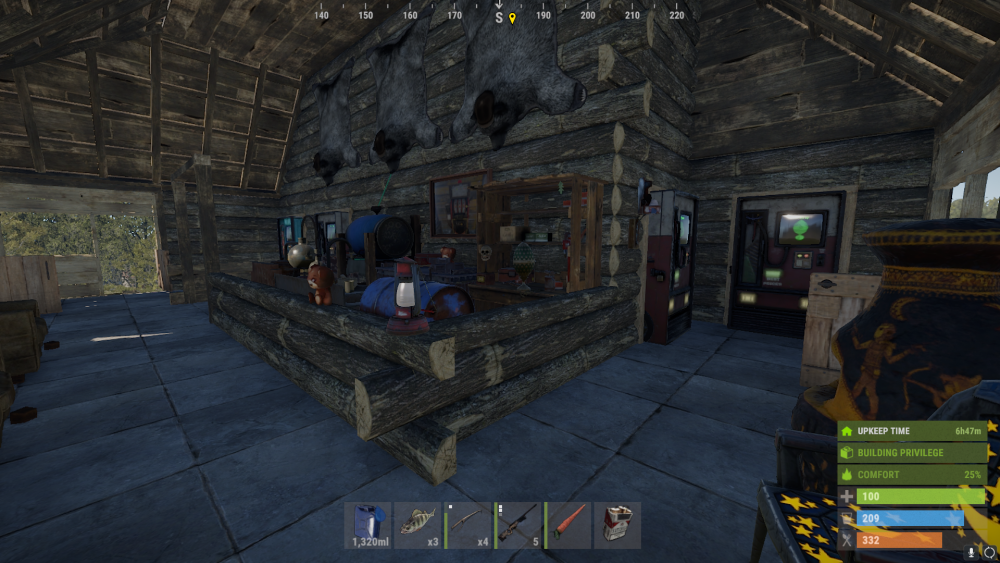This screenshot has width=1000, height=563.
Task: Select the fish slot with x3
Action: click(418, 525)
